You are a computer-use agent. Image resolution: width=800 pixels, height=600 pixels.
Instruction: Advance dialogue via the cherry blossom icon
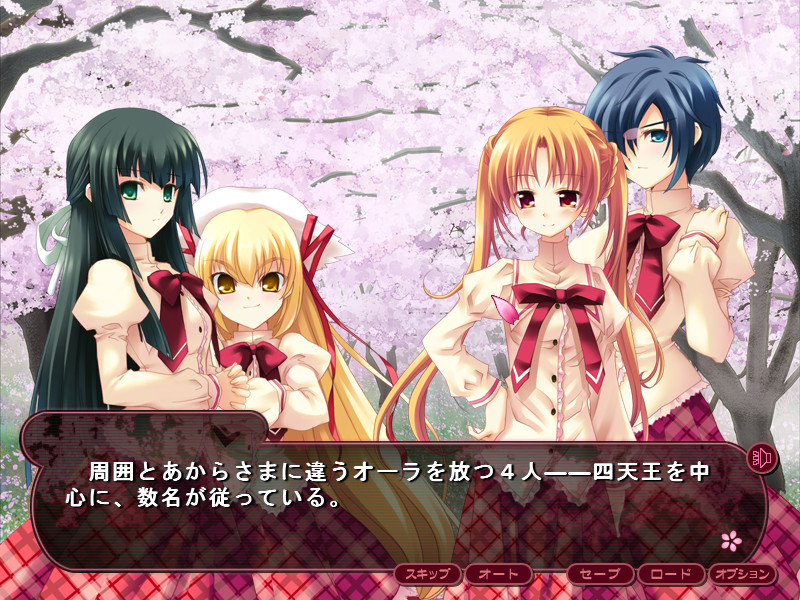click(x=732, y=540)
